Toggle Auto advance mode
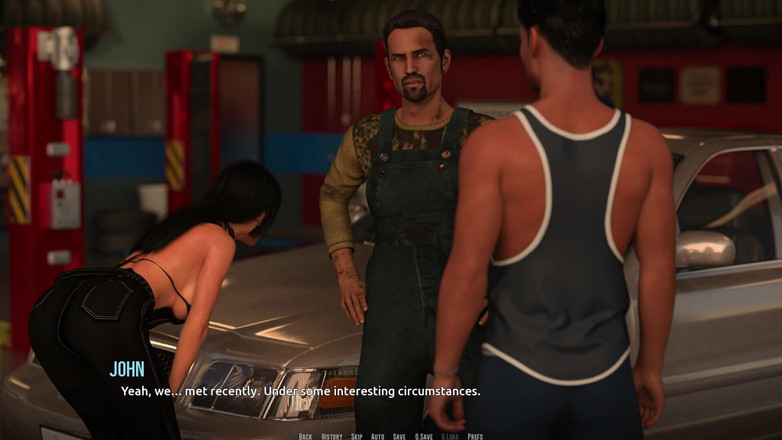The image size is (782, 440). pyautogui.click(x=377, y=436)
